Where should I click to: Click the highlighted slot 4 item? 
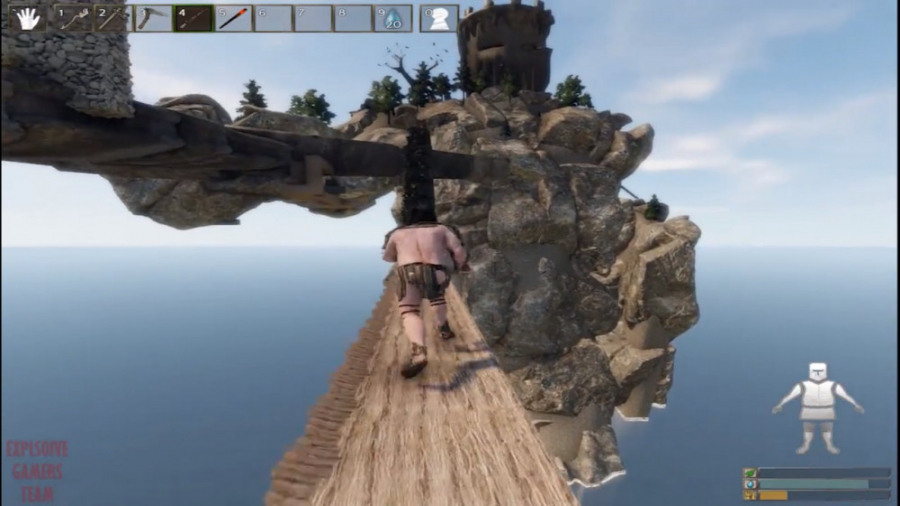pos(193,18)
